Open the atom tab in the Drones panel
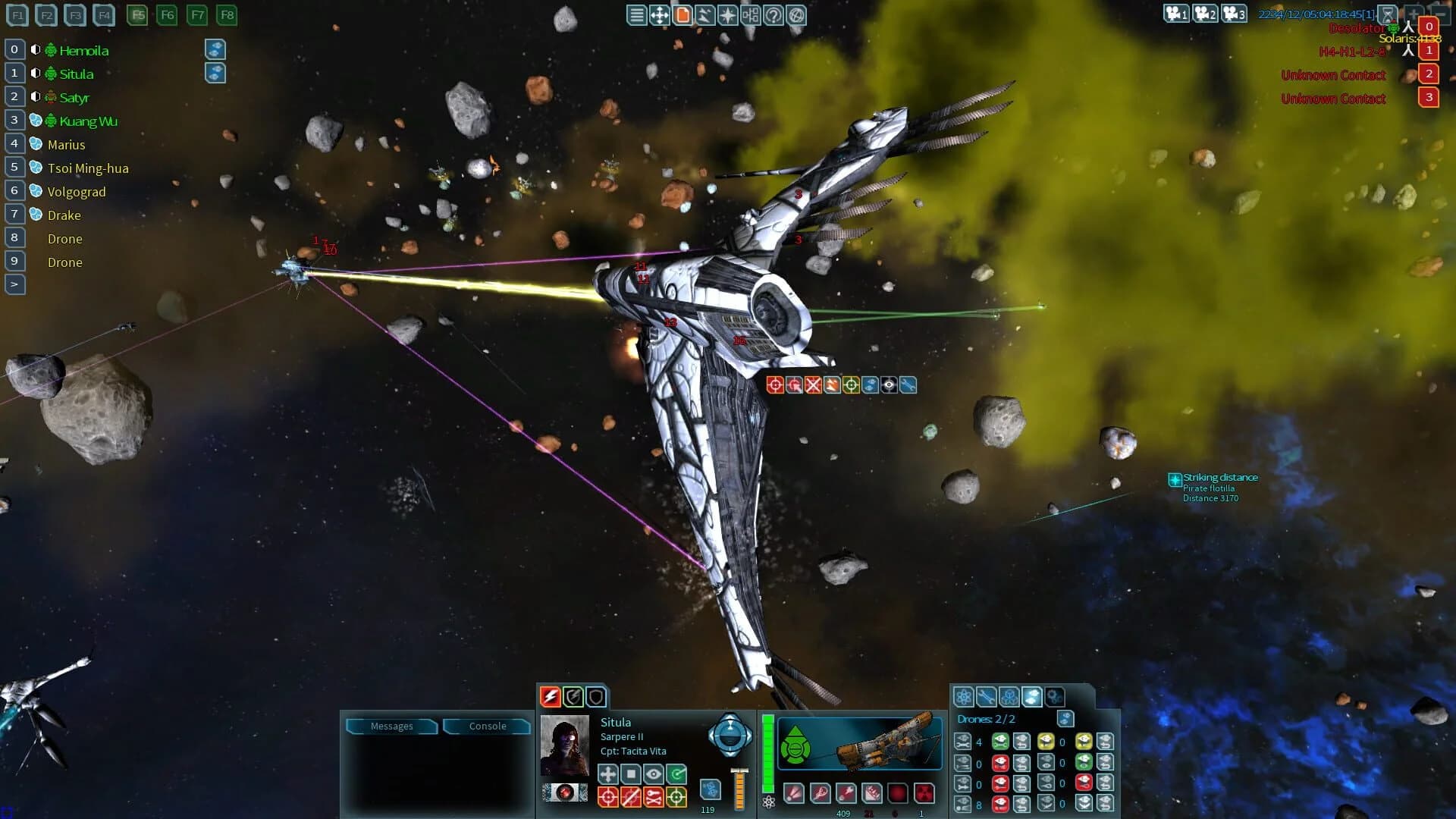Viewport: 1456px width, 819px height. 964,697
